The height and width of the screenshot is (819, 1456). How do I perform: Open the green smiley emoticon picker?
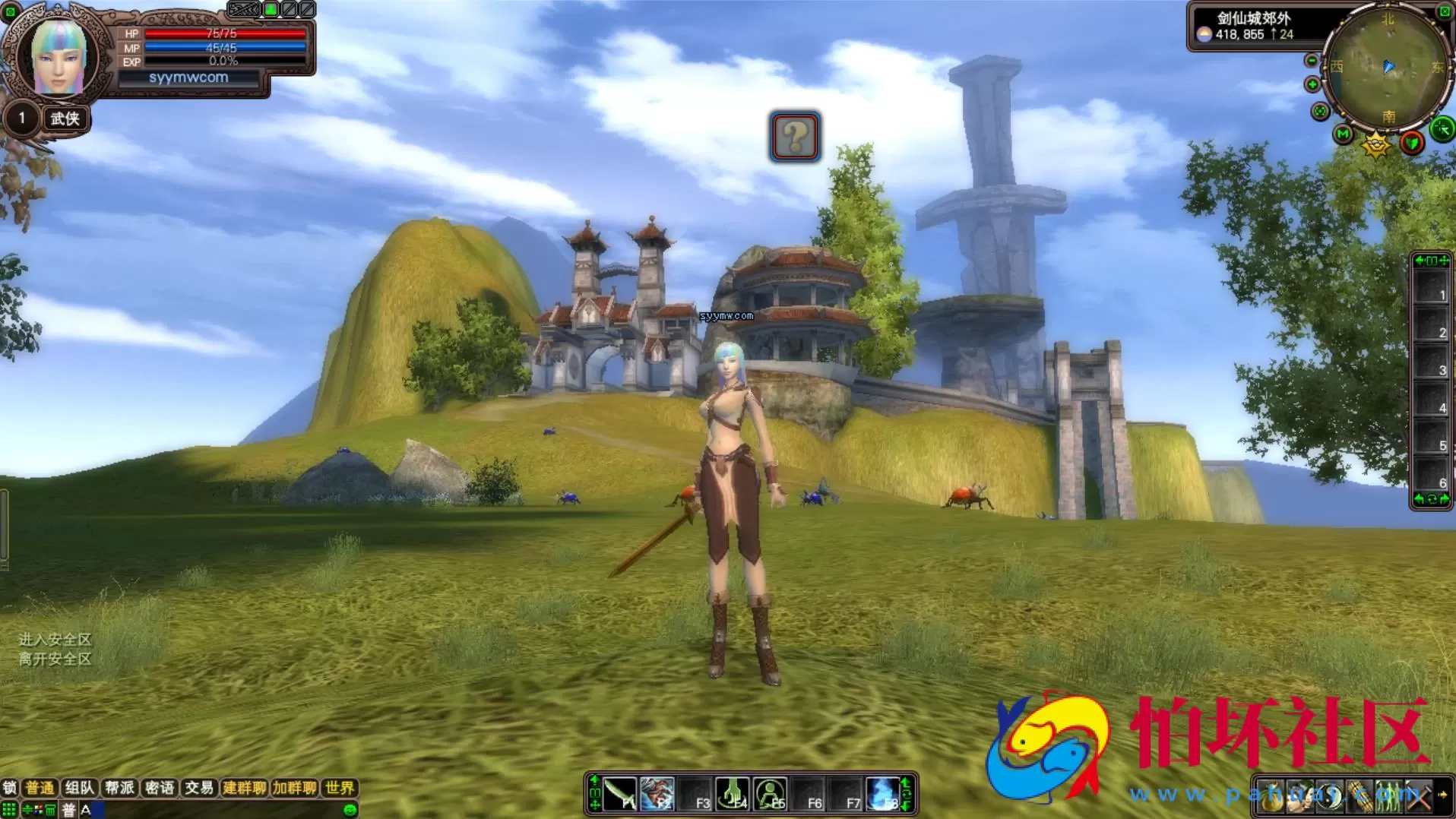click(x=350, y=810)
